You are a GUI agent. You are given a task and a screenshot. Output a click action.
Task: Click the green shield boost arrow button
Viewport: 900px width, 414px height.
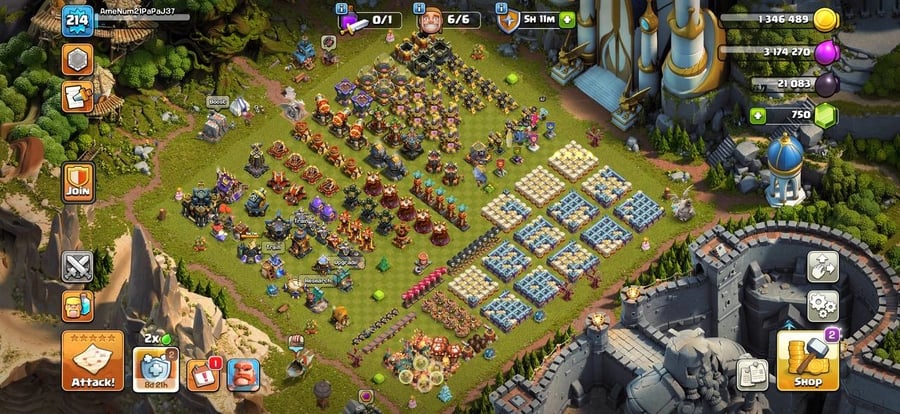coord(567,20)
